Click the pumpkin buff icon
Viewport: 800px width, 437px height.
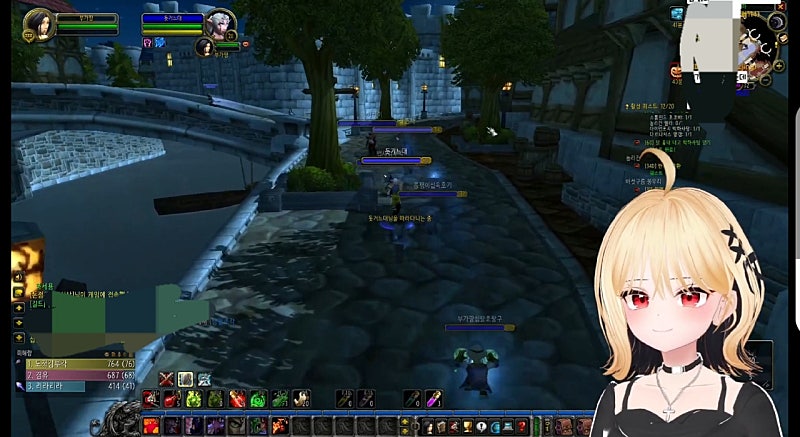click(677, 71)
